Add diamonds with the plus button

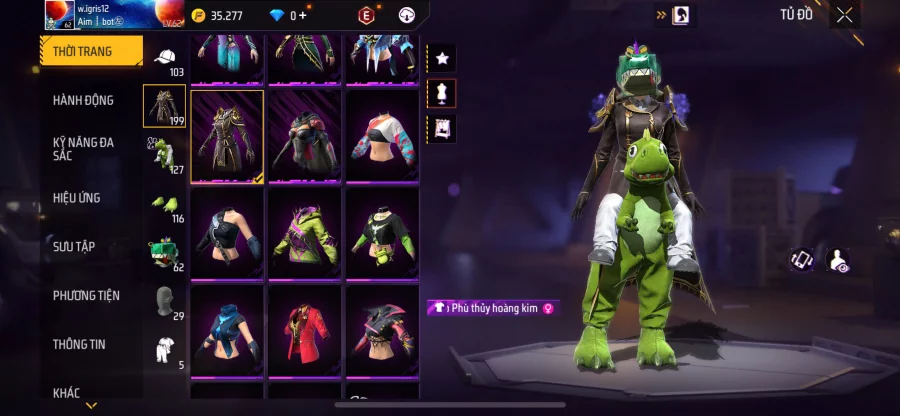303,15
